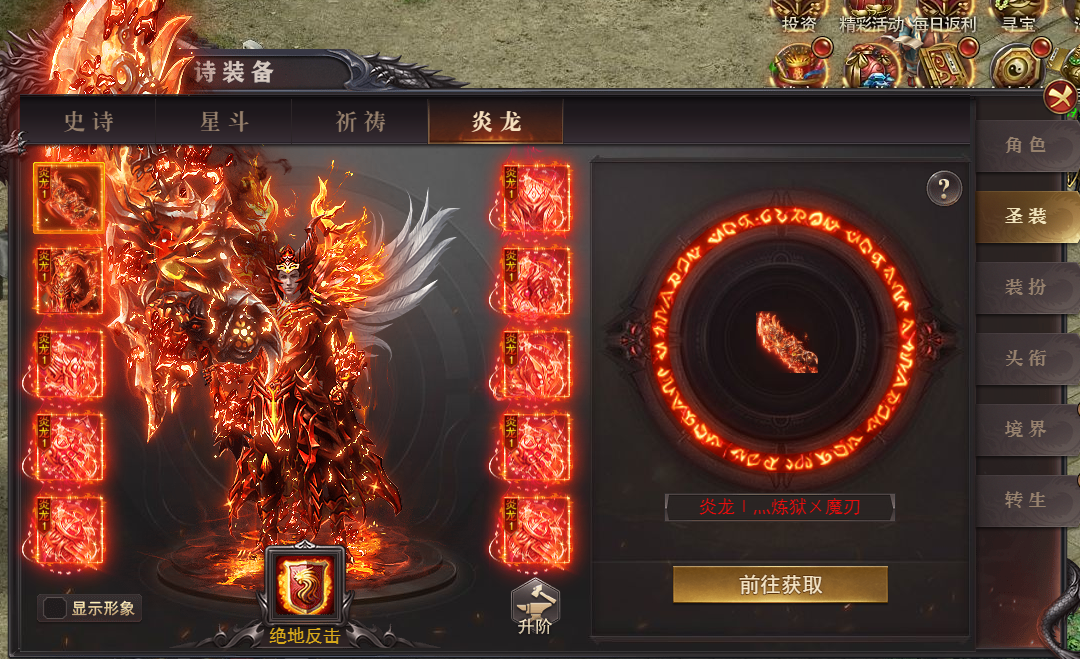Close the equipment panel

(x=1059, y=97)
